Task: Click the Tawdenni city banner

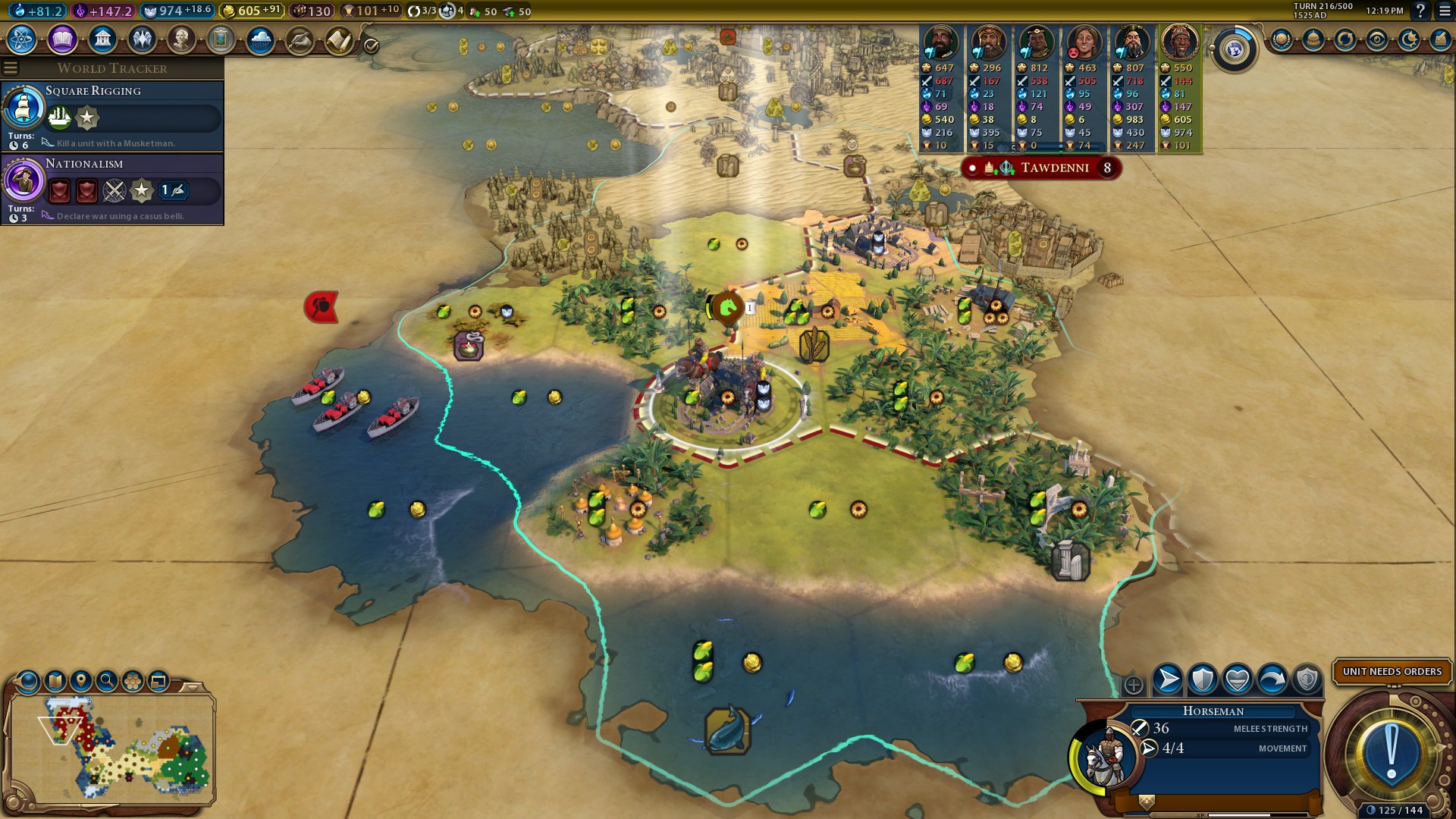Action: pos(1053,168)
